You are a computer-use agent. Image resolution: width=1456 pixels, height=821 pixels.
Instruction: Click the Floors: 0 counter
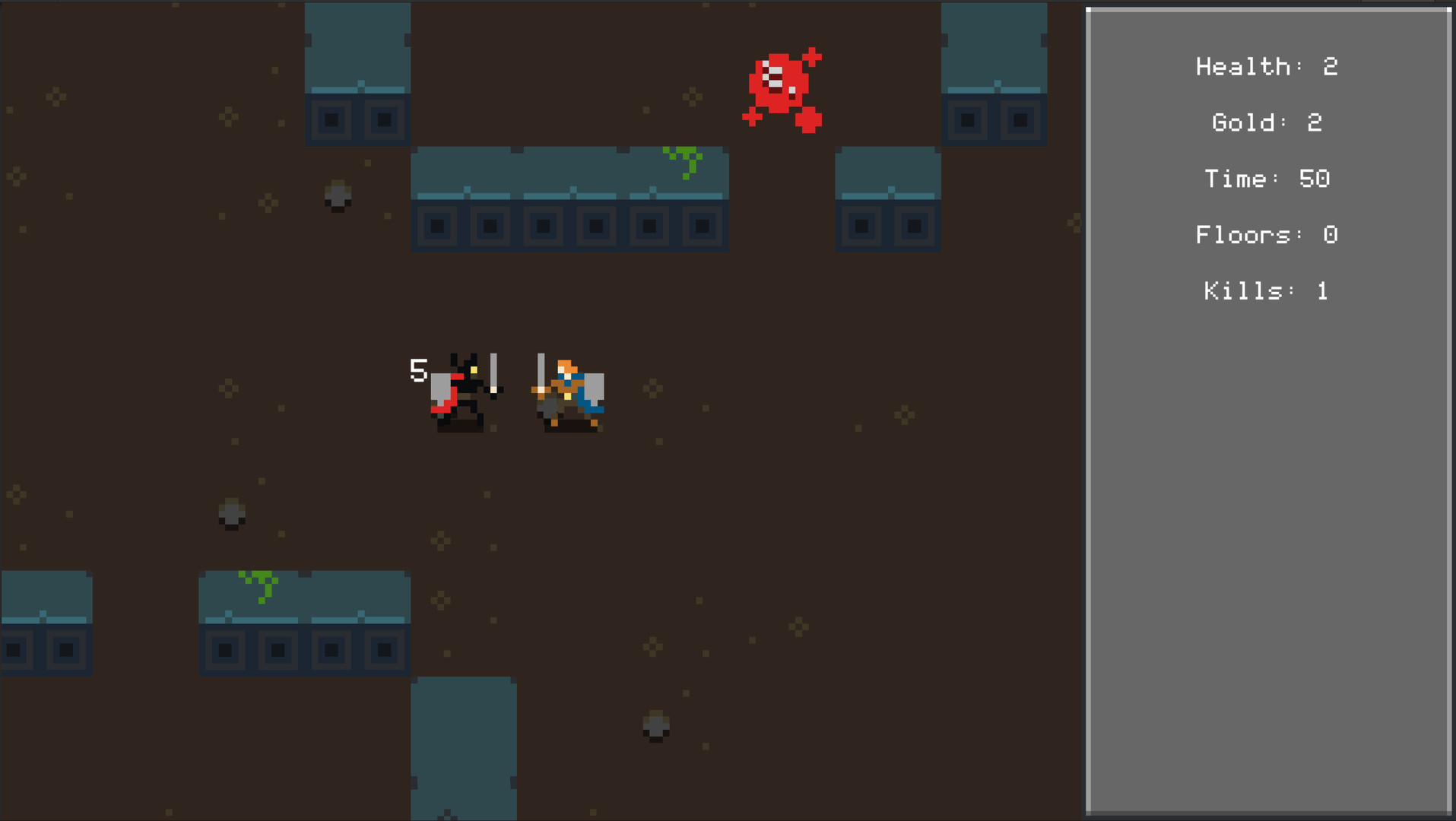1266,235
